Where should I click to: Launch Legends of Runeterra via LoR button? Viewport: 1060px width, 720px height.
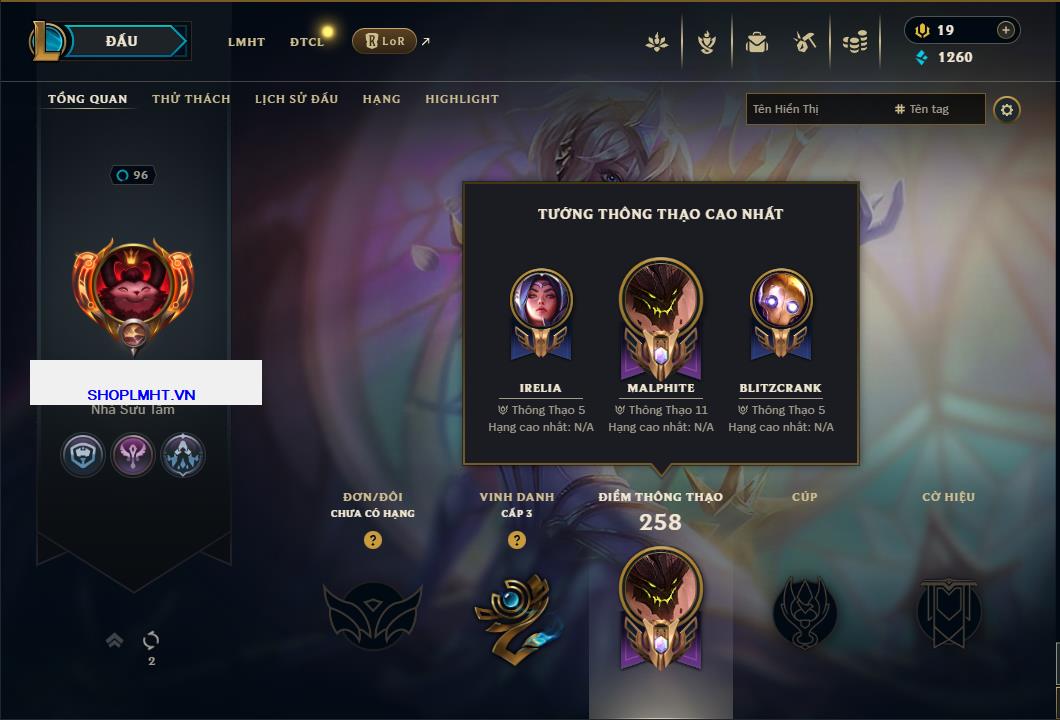385,41
